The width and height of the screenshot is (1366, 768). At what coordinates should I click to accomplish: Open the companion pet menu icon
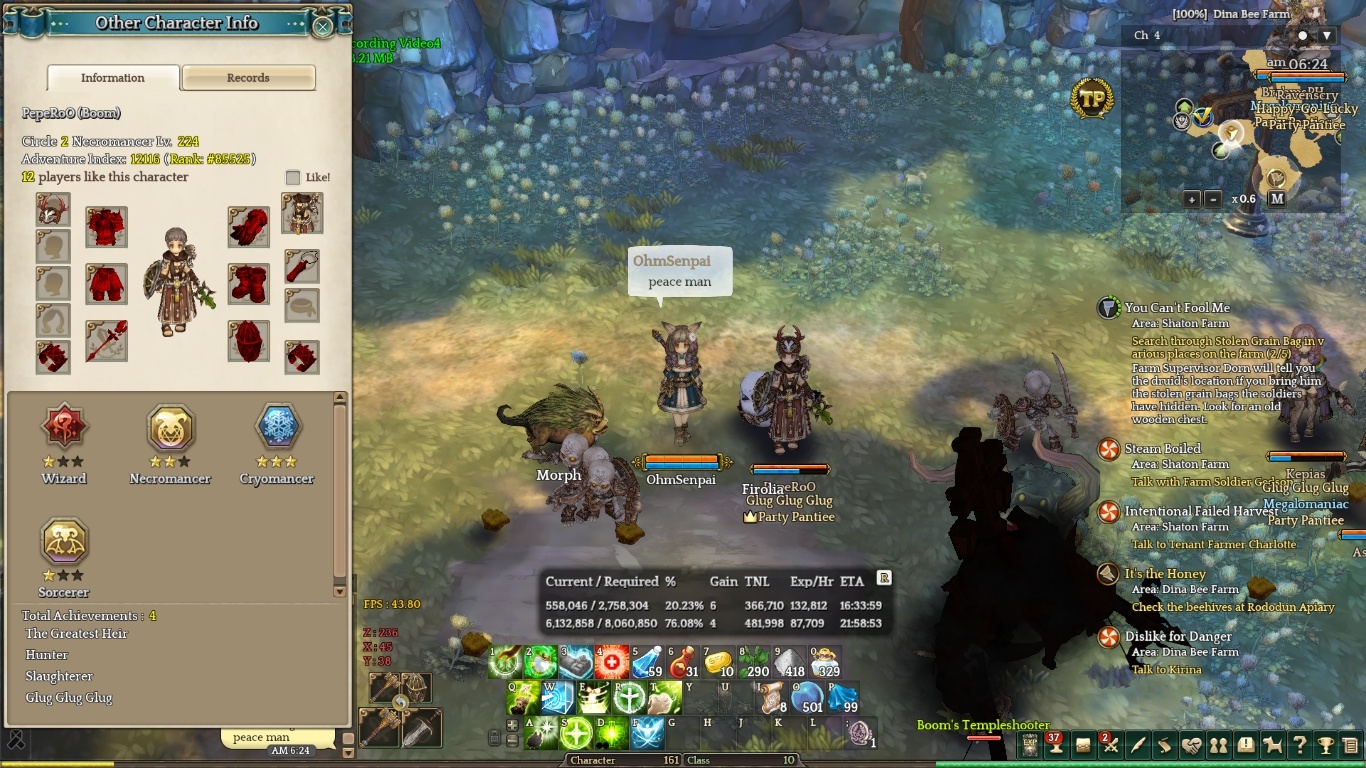(1272, 745)
